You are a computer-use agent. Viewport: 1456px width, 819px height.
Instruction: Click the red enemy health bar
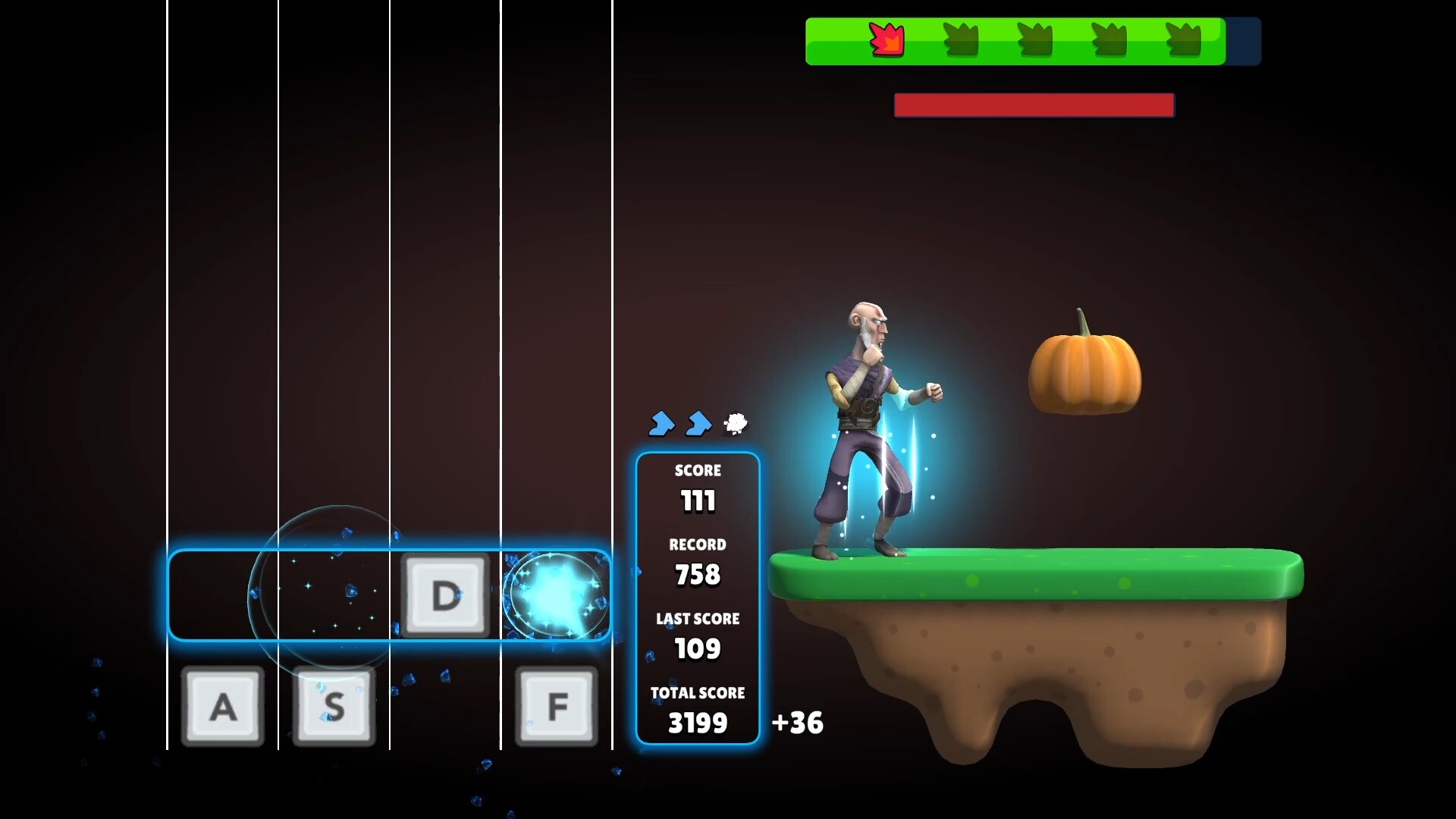[1034, 105]
